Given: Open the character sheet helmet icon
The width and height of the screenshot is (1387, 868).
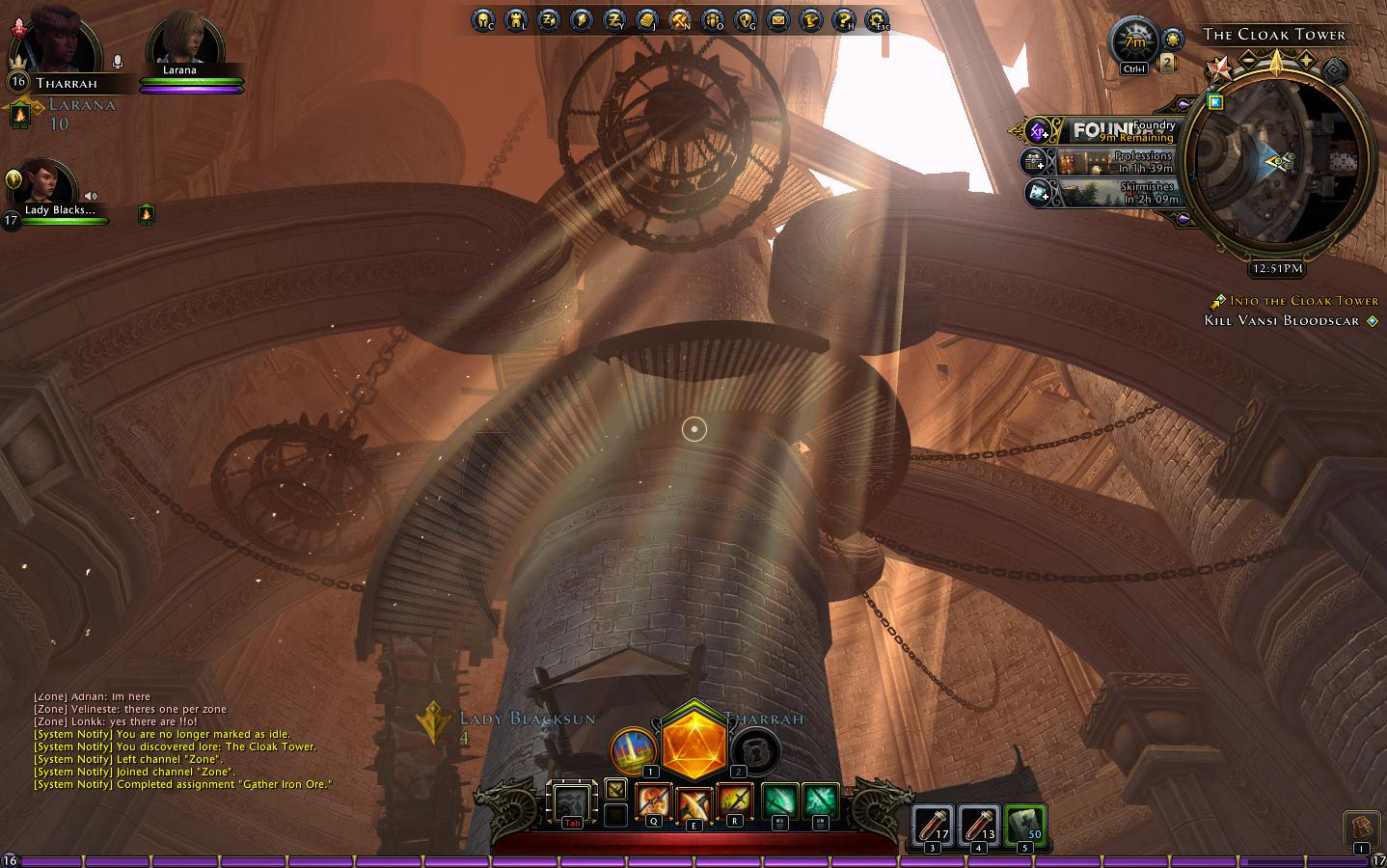Looking at the screenshot, I should point(482,19).
